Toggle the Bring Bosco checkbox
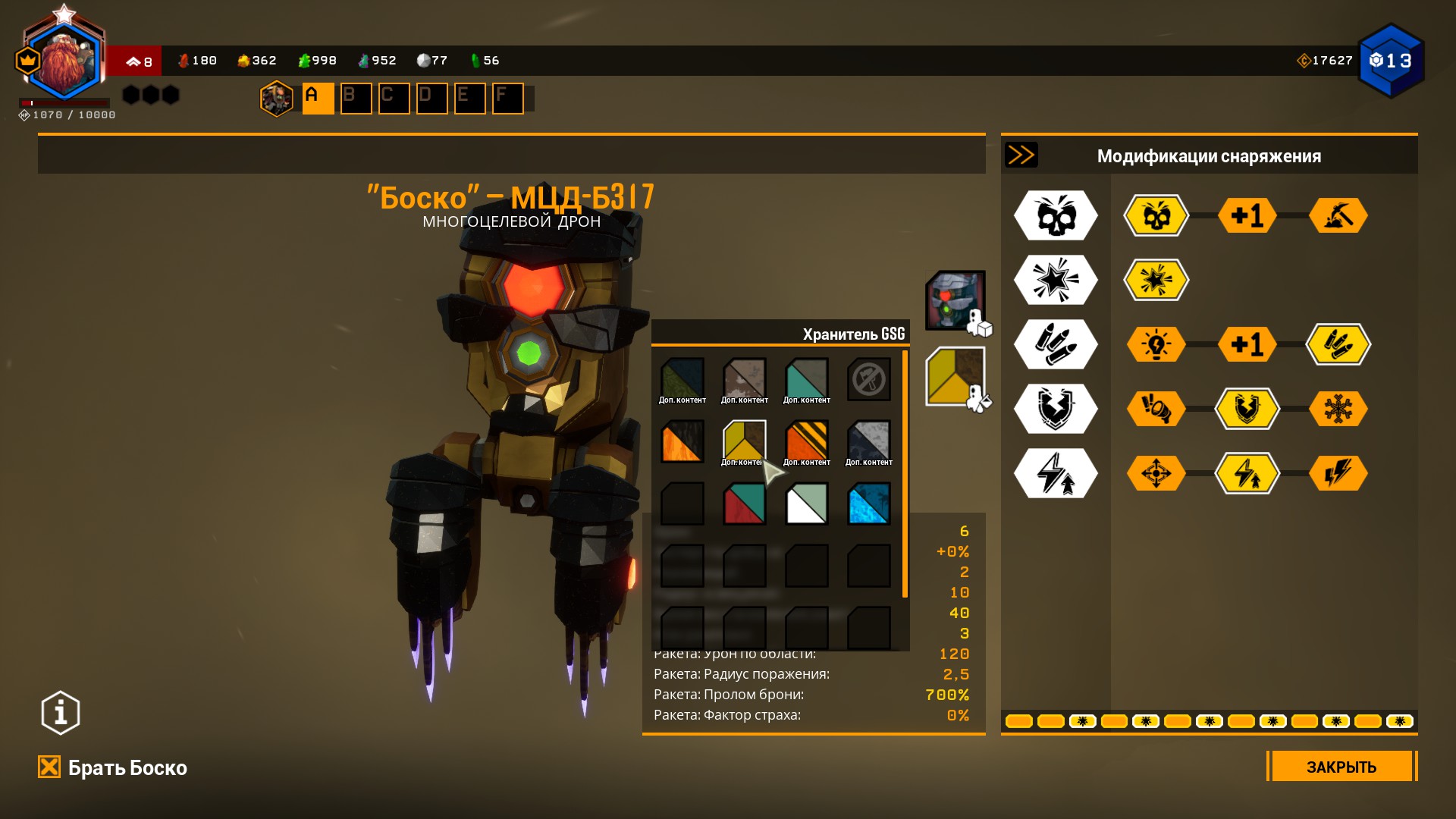1456x819 pixels. click(x=49, y=767)
